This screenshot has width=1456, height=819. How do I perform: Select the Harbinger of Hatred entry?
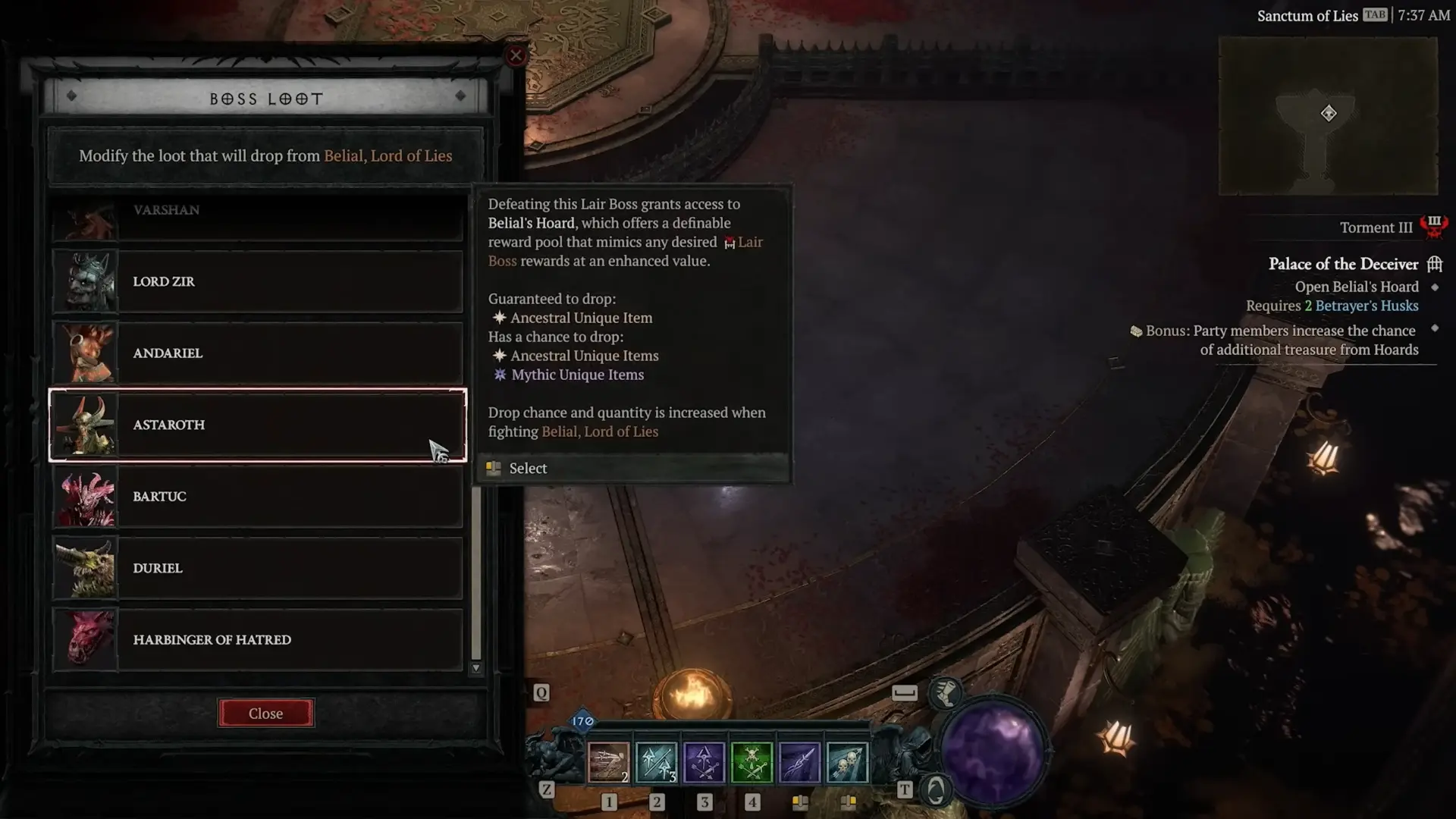(258, 639)
